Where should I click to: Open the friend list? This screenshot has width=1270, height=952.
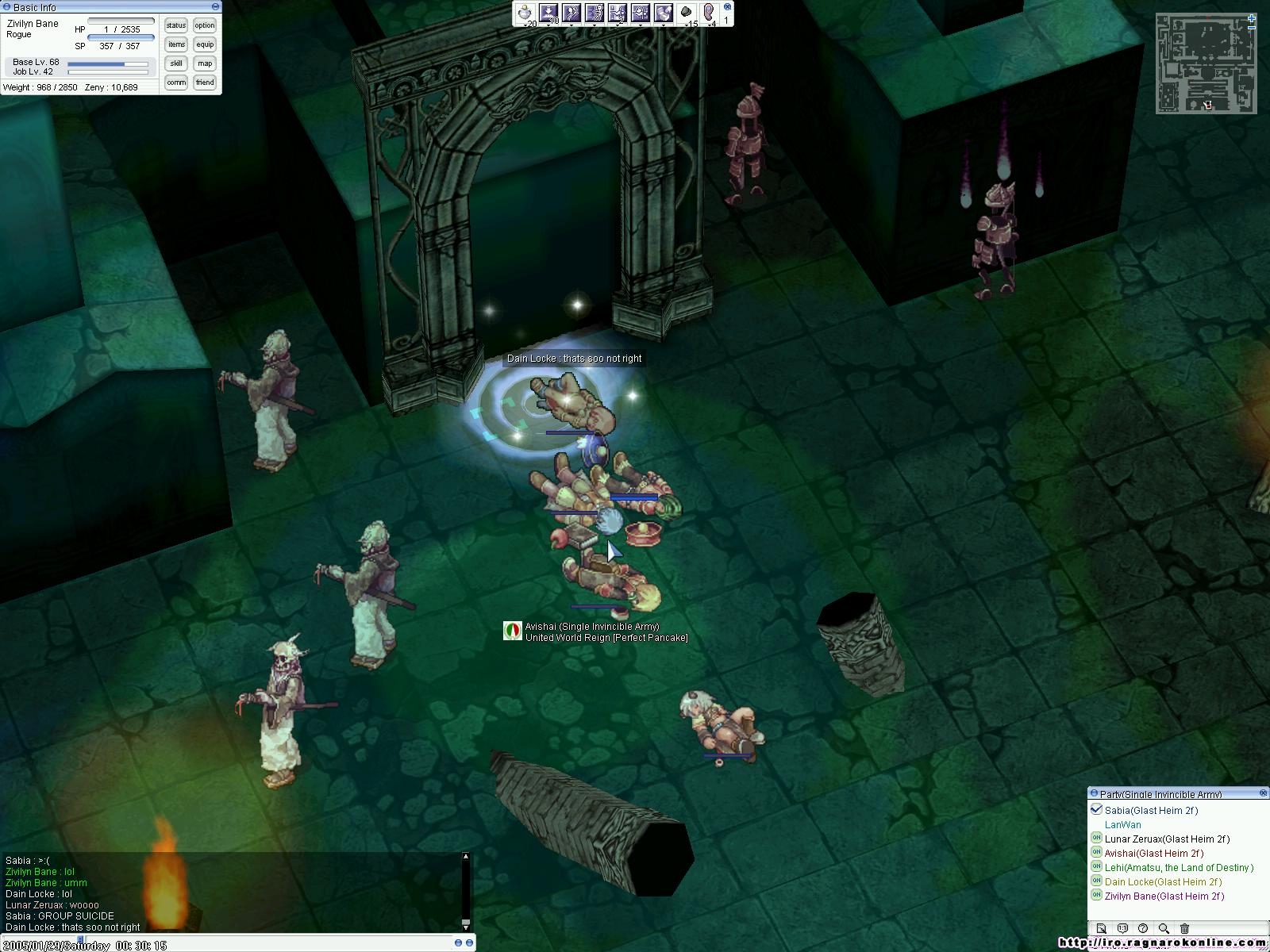205,83
